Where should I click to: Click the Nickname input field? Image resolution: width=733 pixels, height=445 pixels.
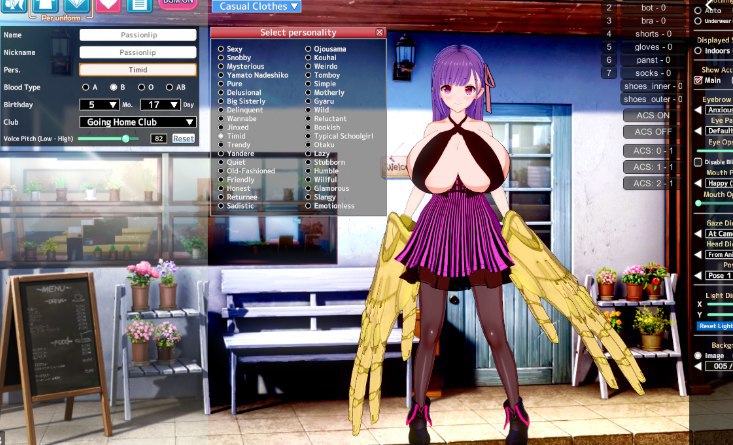(137, 52)
